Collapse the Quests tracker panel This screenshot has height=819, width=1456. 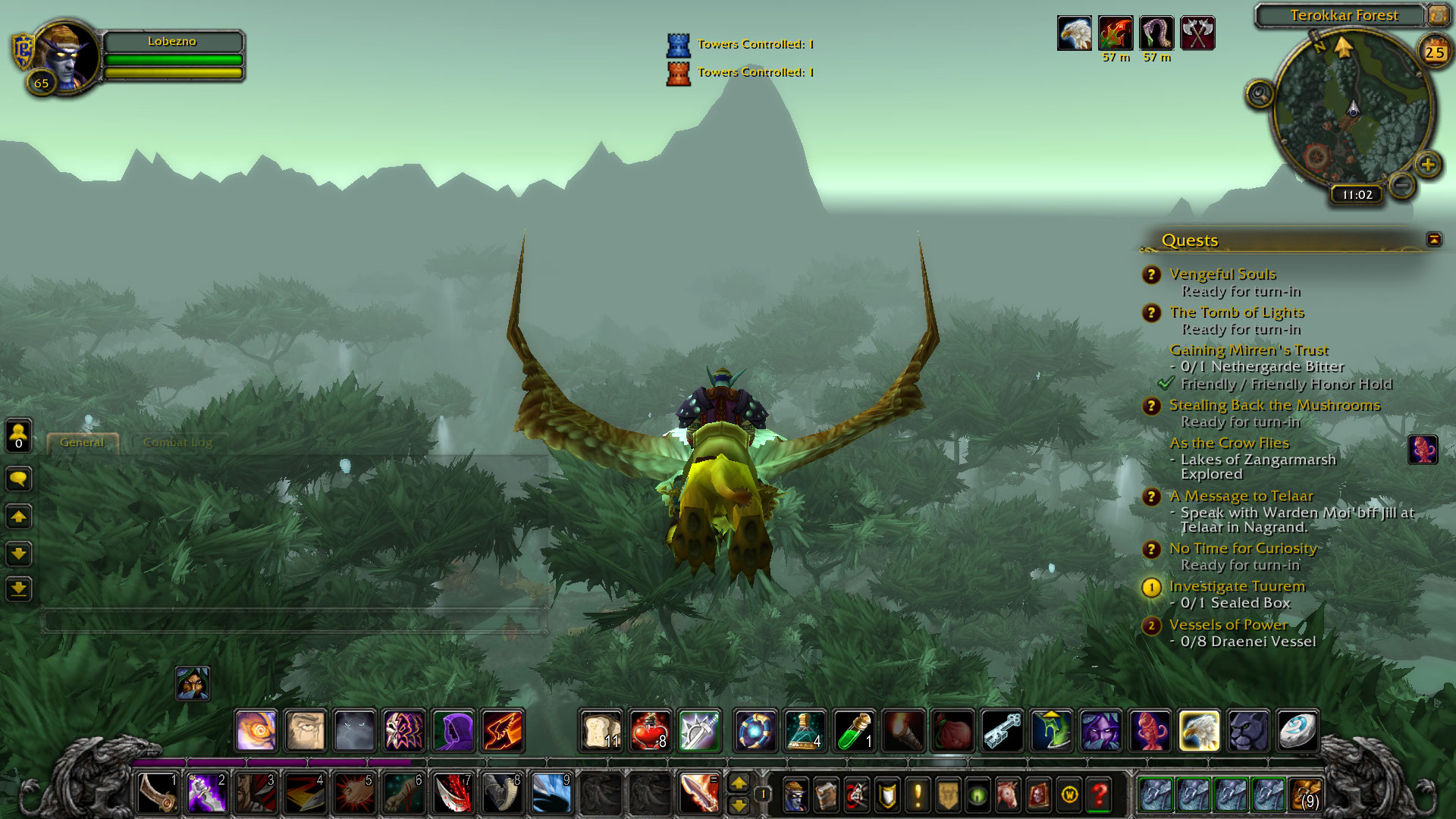(1433, 240)
